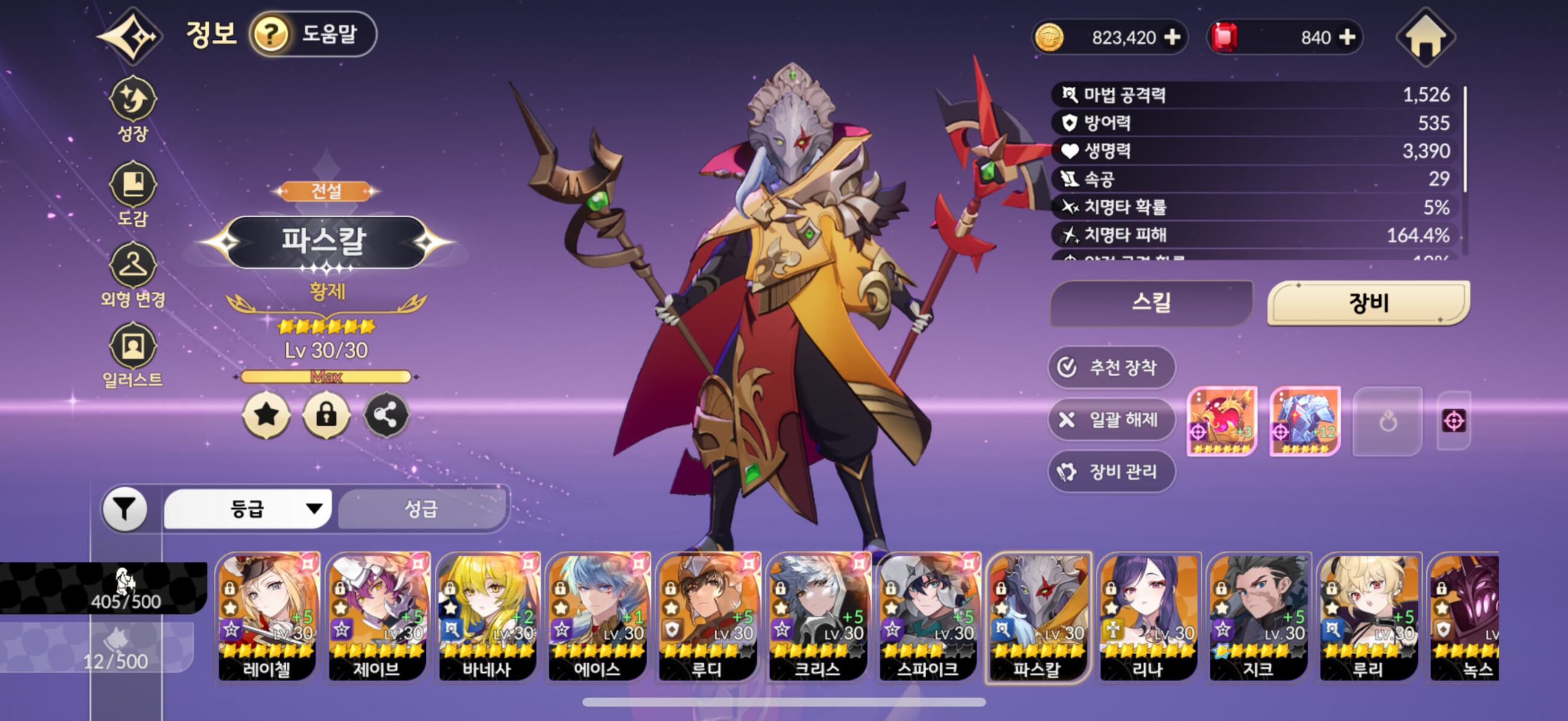
Task: Pick the 리나 hero card
Action: click(x=1148, y=616)
